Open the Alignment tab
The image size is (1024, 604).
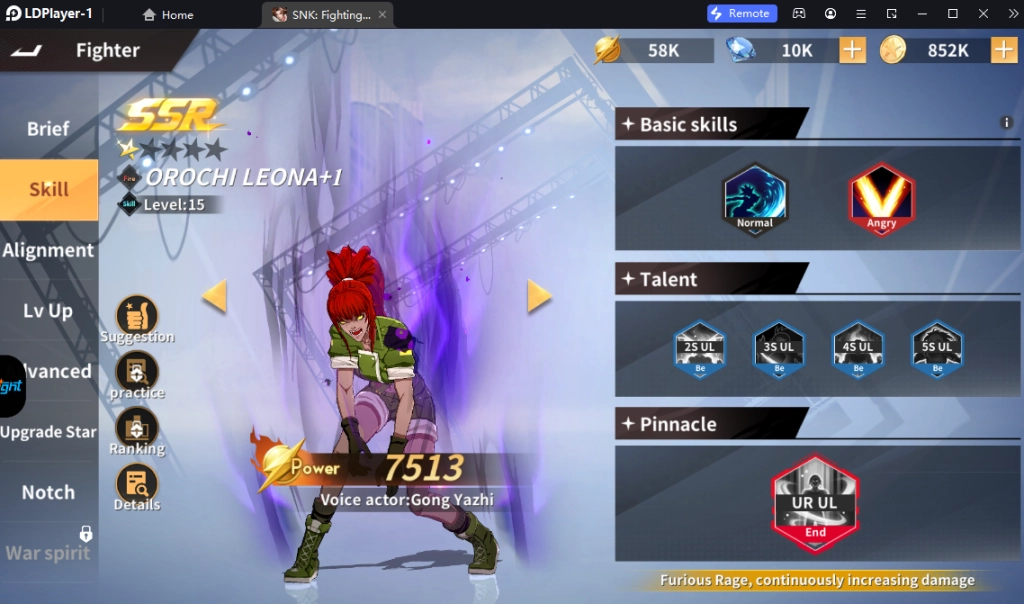coord(48,250)
